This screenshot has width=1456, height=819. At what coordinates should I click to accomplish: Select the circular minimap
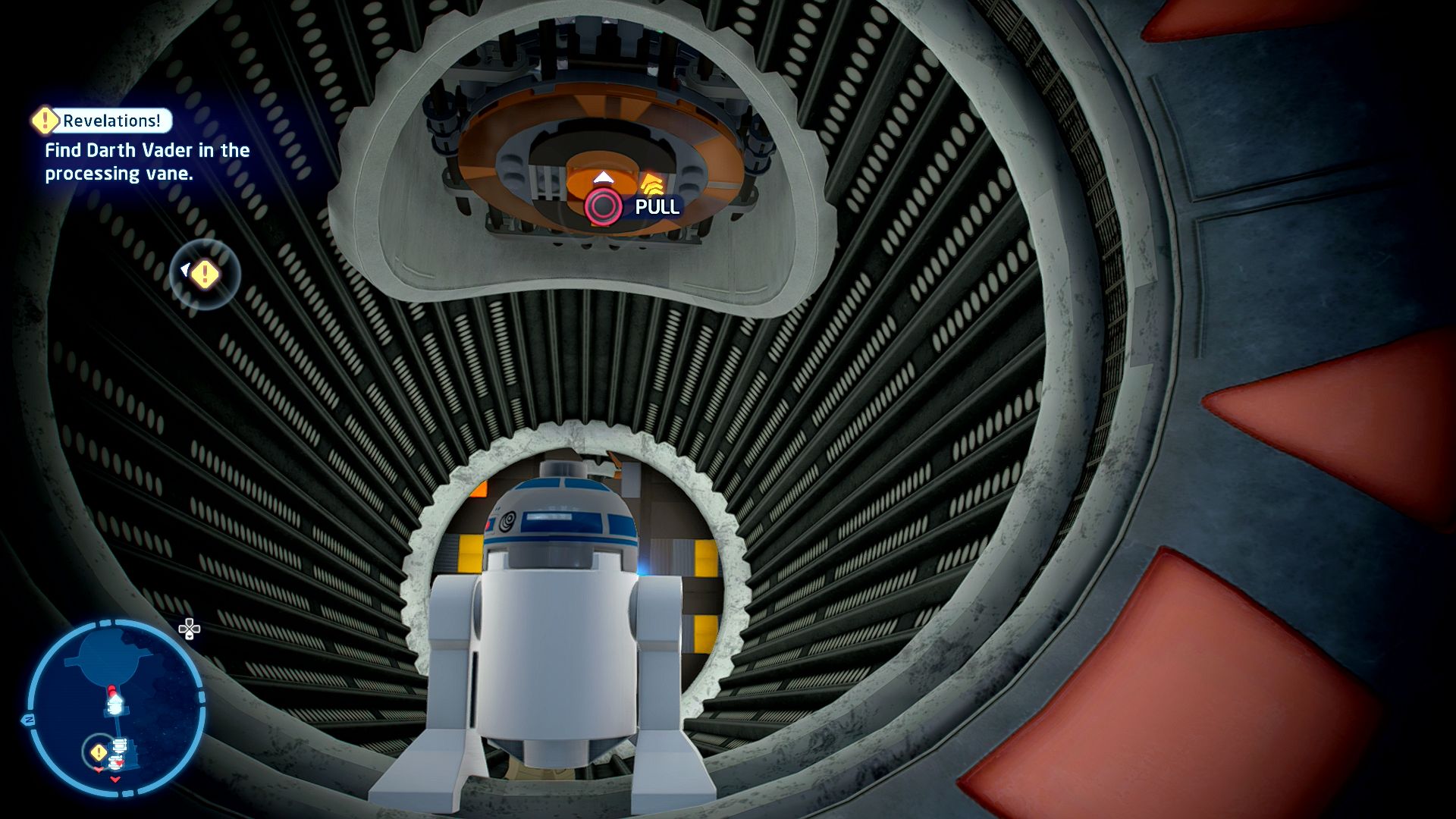pos(116,708)
